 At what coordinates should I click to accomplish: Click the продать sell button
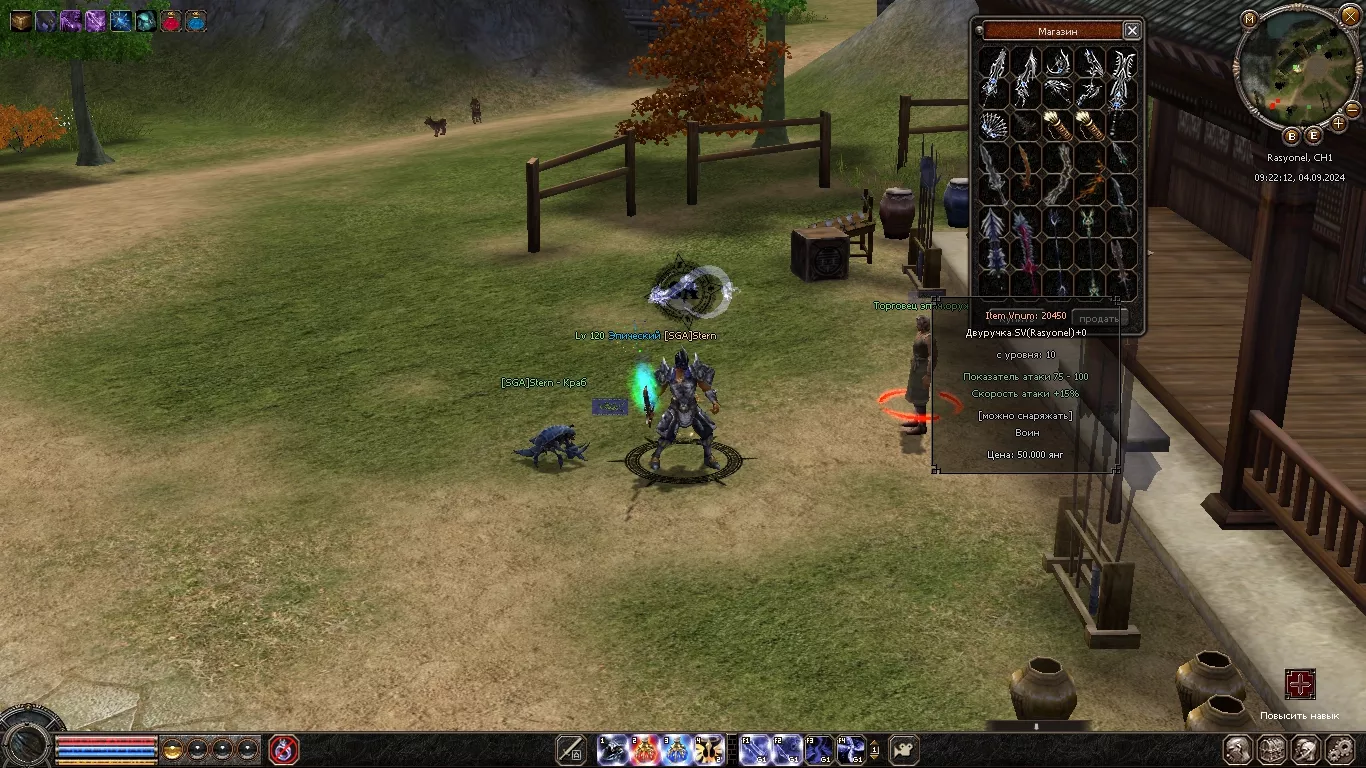[x=1099, y=319]
